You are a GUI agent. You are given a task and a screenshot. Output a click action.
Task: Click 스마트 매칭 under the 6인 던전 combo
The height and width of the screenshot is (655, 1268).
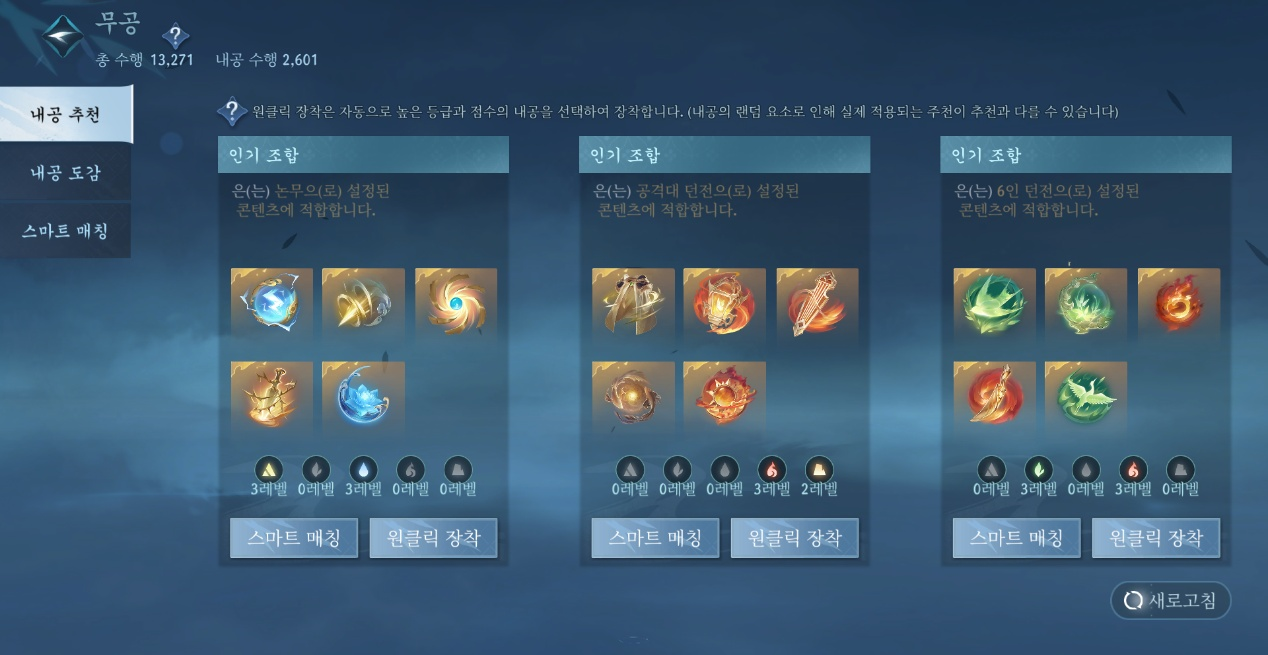(x=1016, y=538)
